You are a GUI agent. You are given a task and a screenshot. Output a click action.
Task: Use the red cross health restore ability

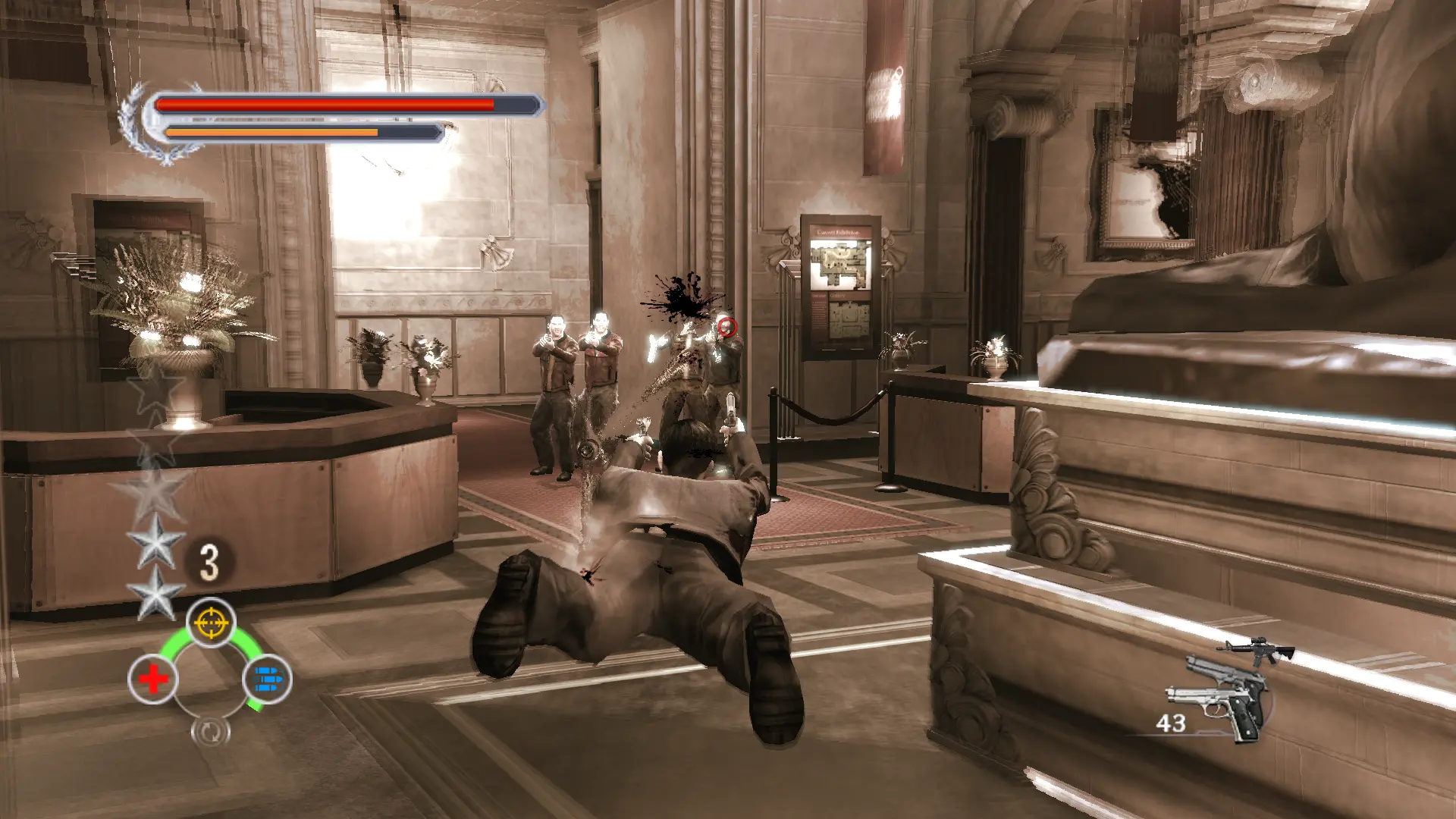153,679
